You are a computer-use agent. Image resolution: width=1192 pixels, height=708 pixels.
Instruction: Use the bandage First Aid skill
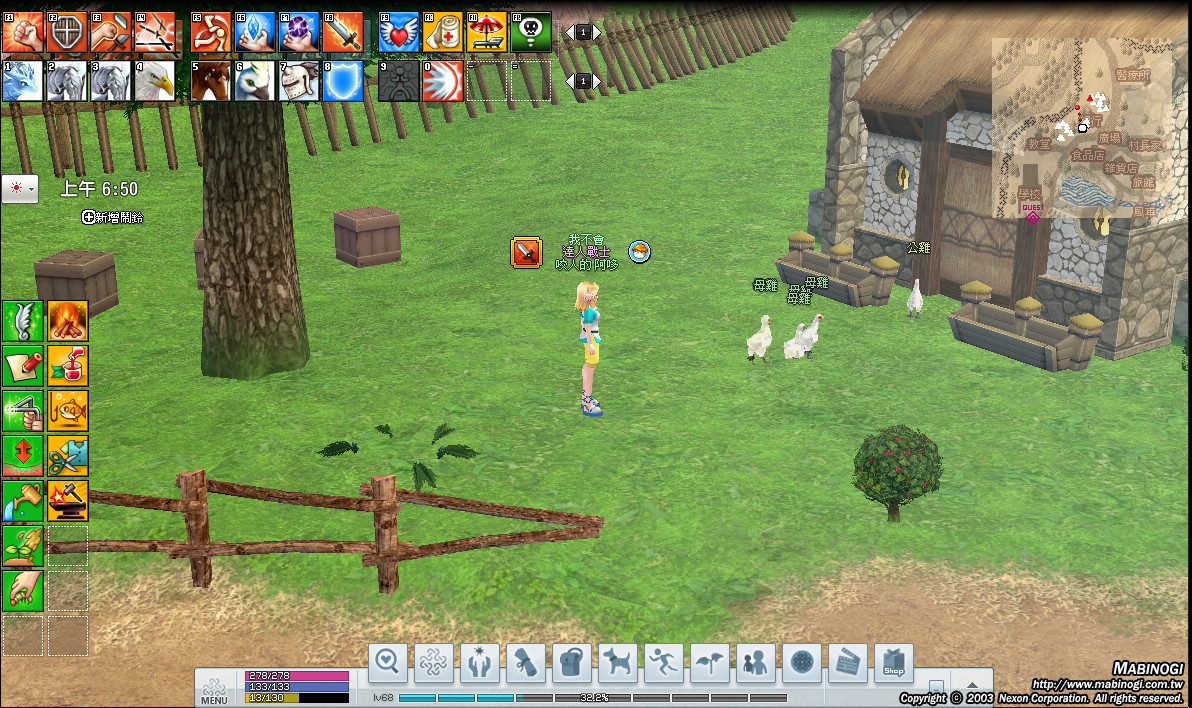[x=443, y=32]
